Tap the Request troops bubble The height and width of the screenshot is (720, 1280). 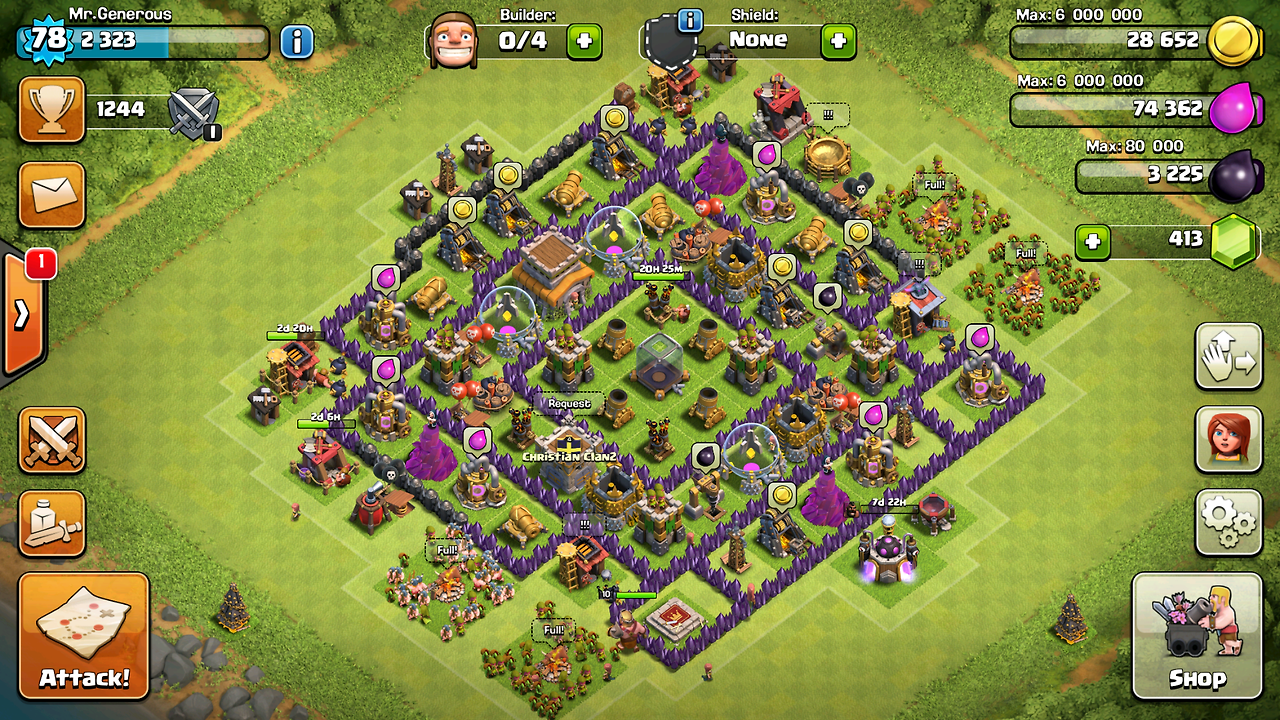[x=568, y=403]
